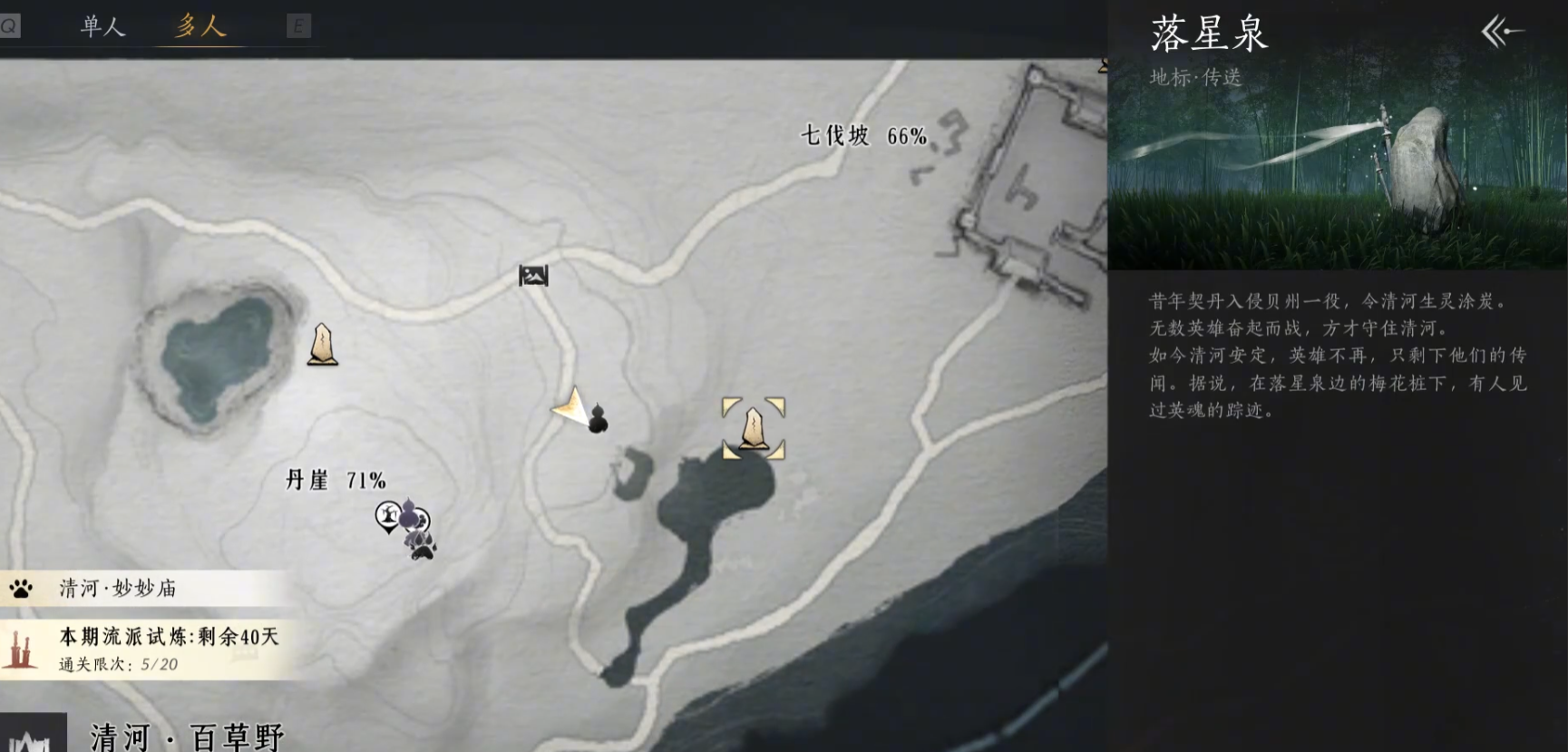Switch to the 单人 tab
Image resolution: width=1568 pixels, height=752 pixels.
point(102,26)
